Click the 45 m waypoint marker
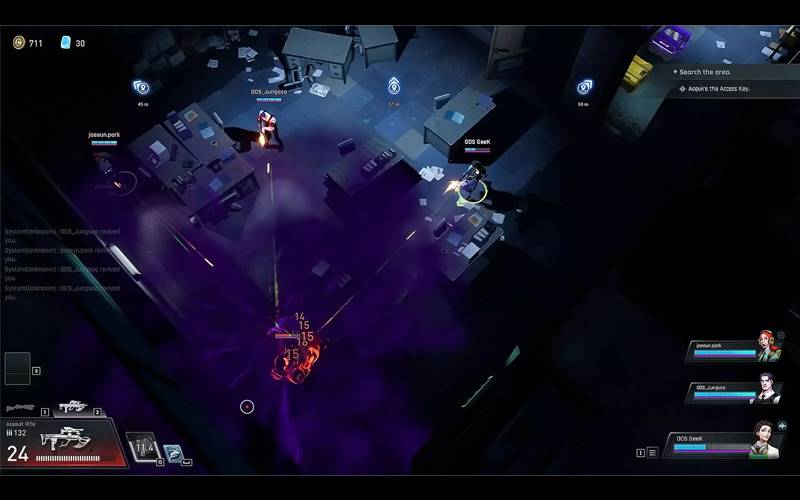Image resolution: width=800 pixels, height=500 pixels. (141, 87)
